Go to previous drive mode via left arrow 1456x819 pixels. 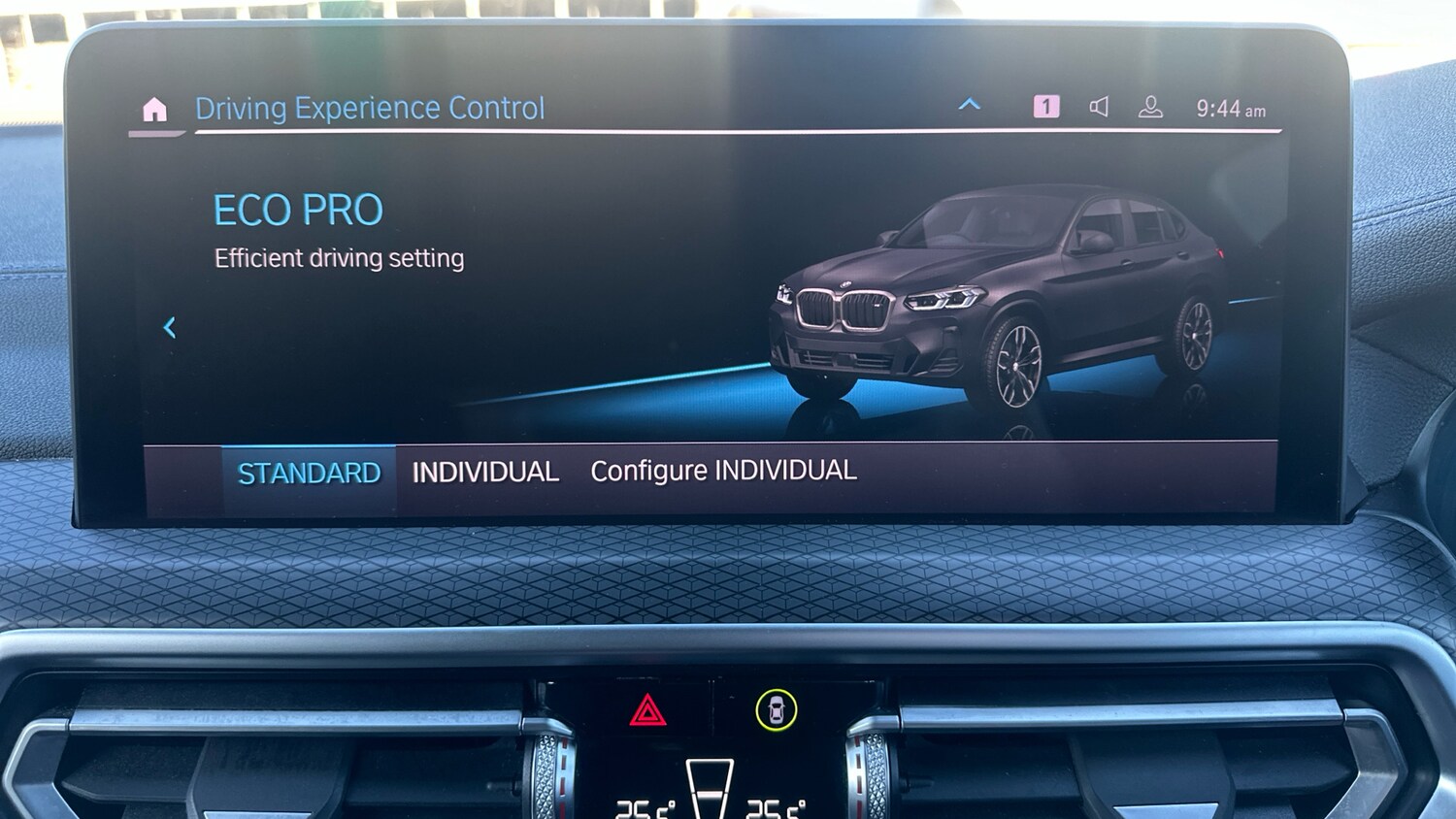[x=171, y=329]
